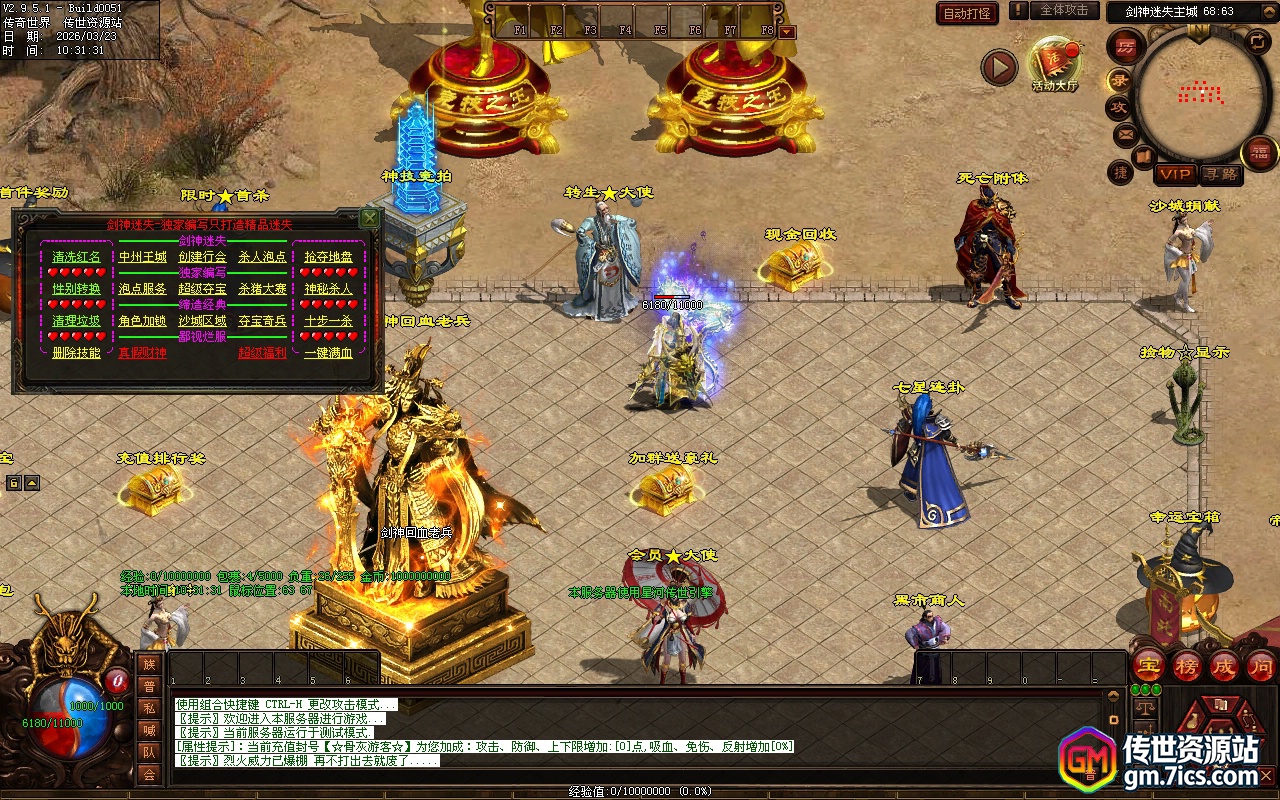
Task: Choose the red 超级福利 link
Action: click(x=262, y=353)
